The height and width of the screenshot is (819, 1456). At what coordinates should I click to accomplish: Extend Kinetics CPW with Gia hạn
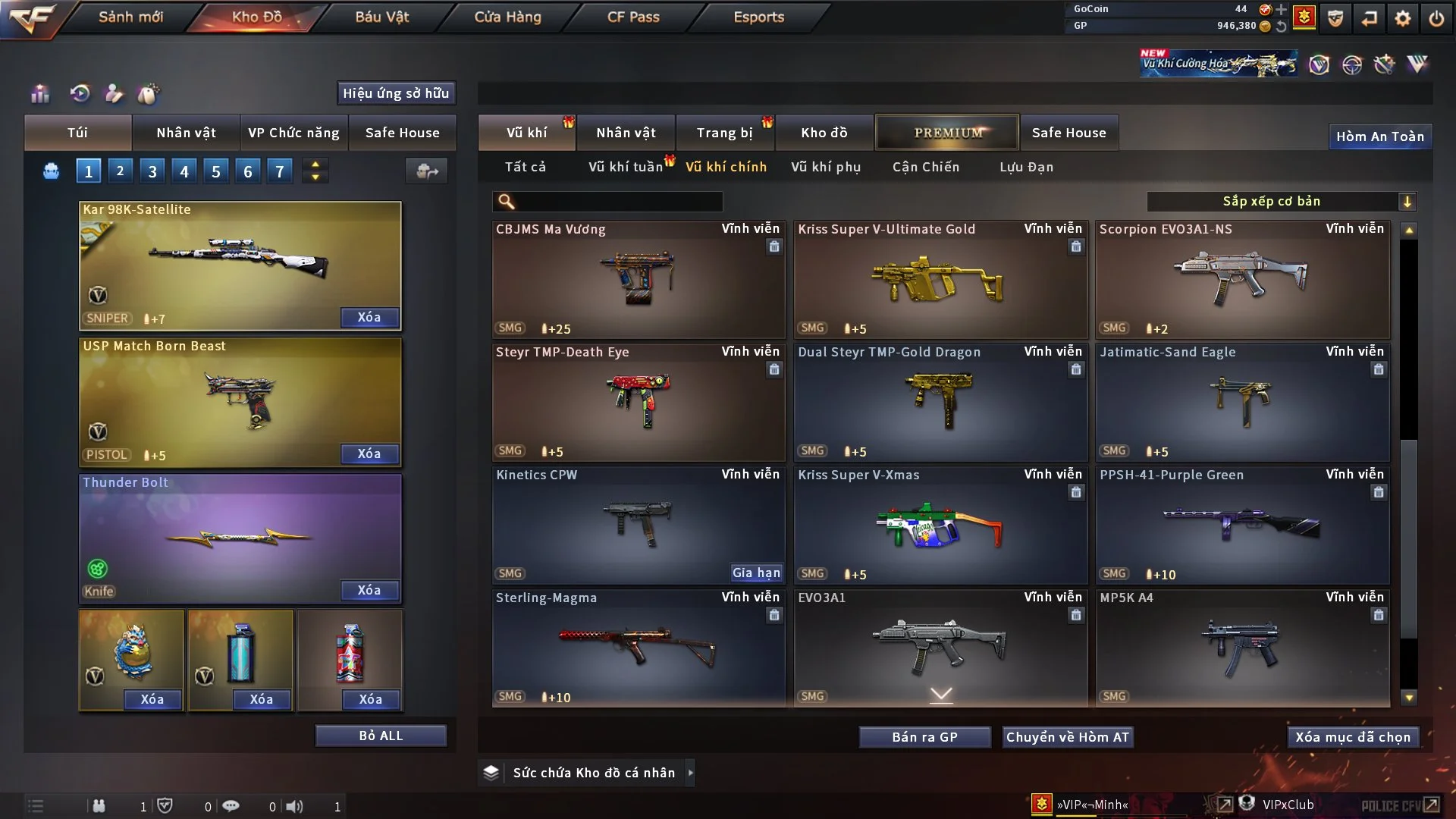pyautogui.click(x=755, y=573)
